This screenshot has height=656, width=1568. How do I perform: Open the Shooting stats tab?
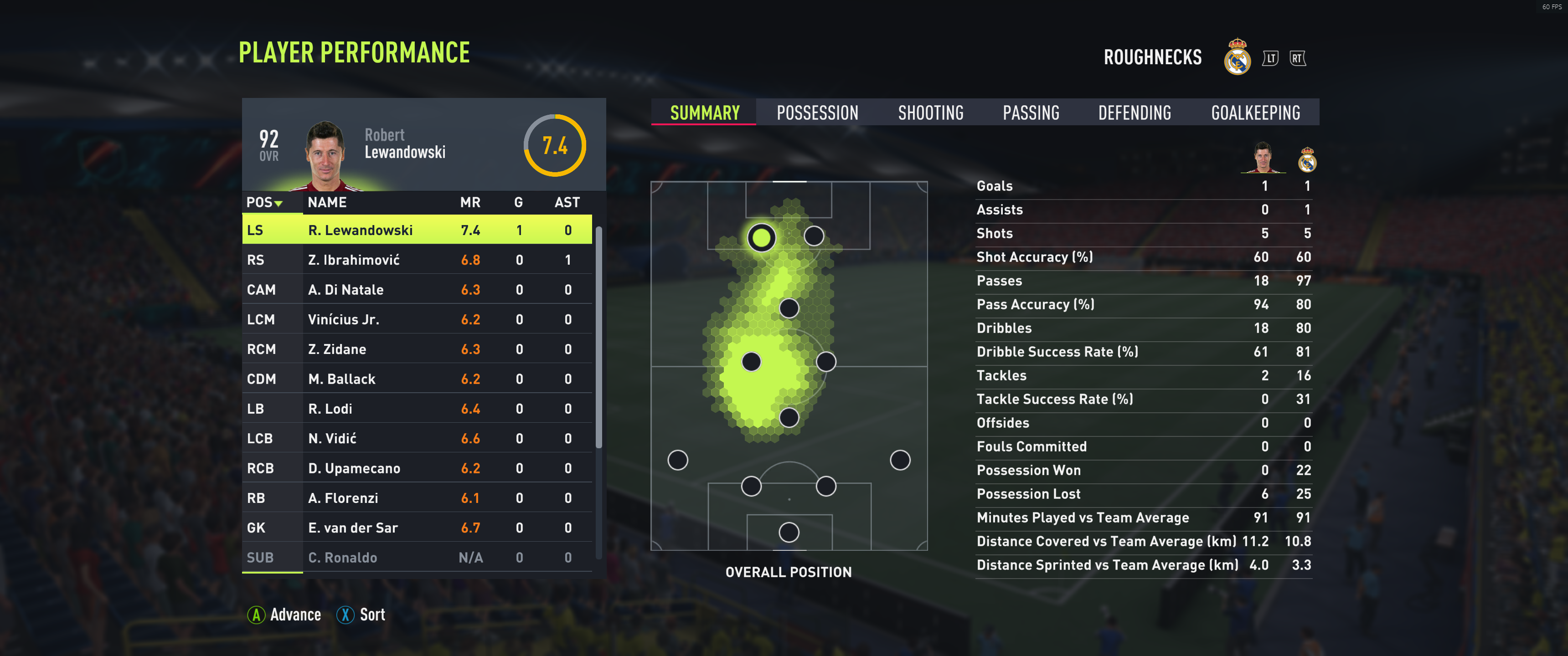[930, 113]
